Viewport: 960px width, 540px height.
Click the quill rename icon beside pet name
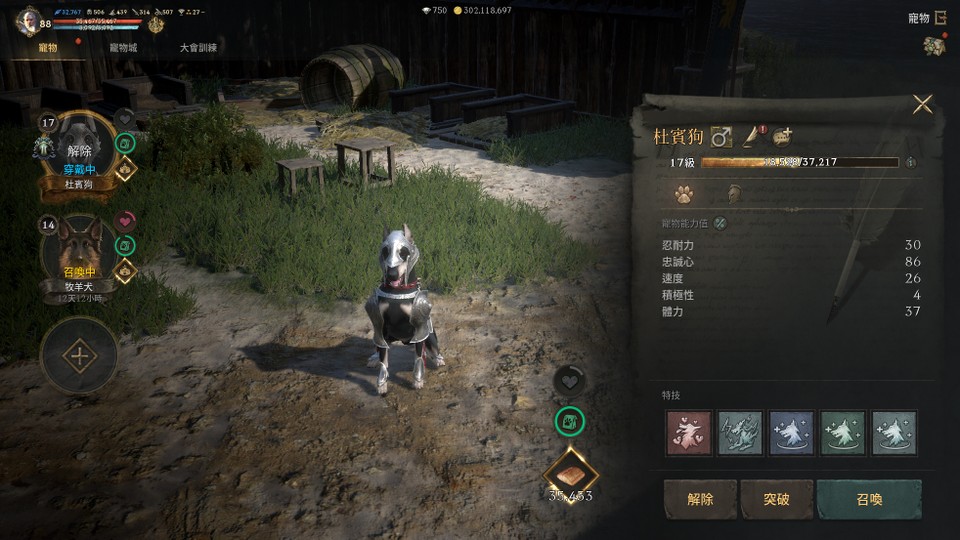coord(752,137)
